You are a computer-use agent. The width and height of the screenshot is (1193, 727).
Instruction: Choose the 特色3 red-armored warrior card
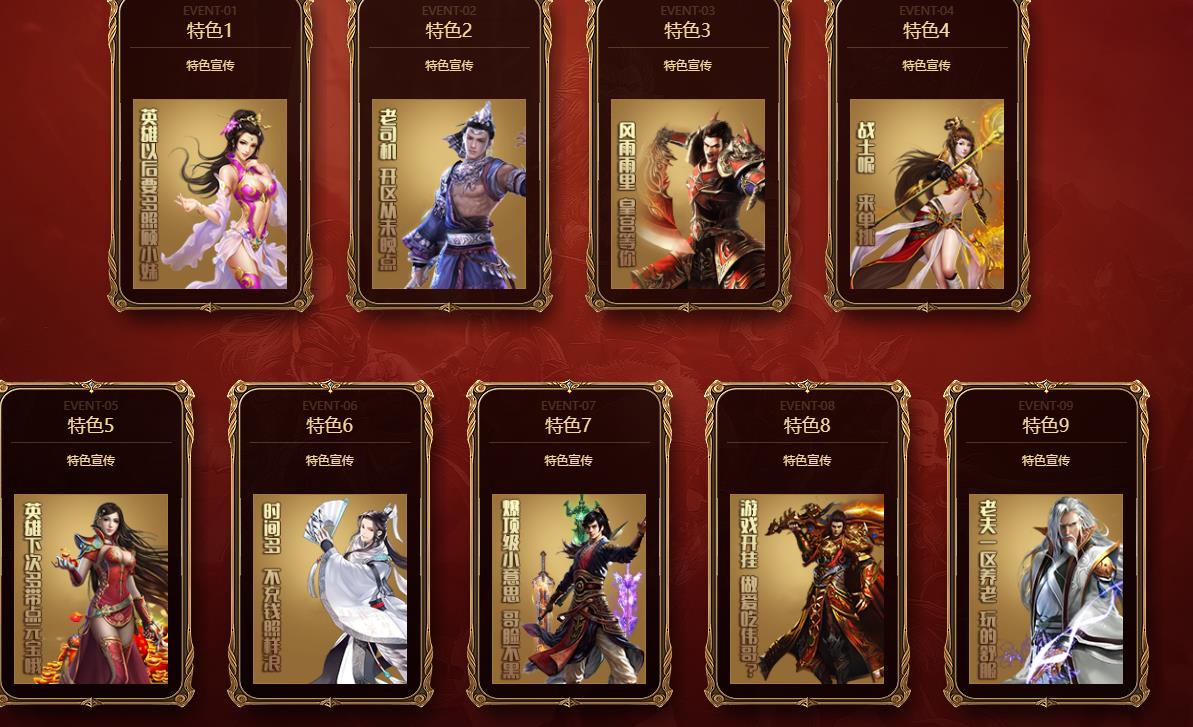tap(688, 193)
